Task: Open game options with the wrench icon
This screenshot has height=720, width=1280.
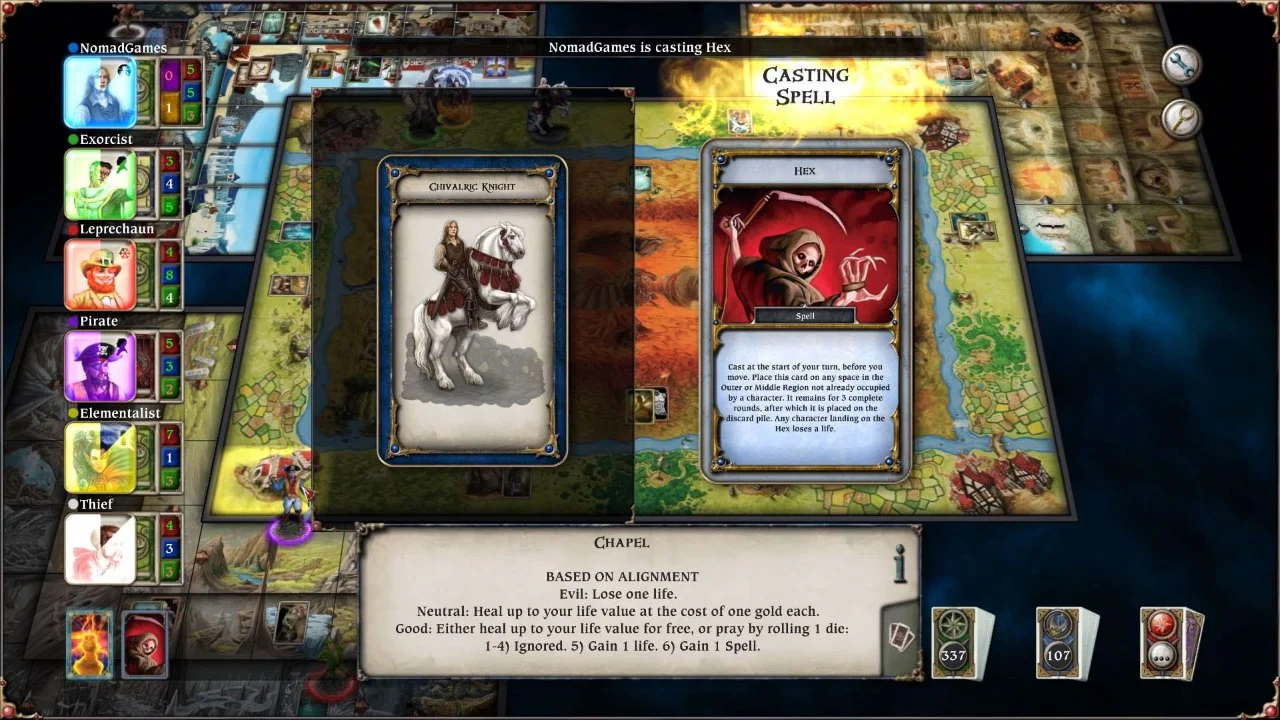Action: 1181,63
